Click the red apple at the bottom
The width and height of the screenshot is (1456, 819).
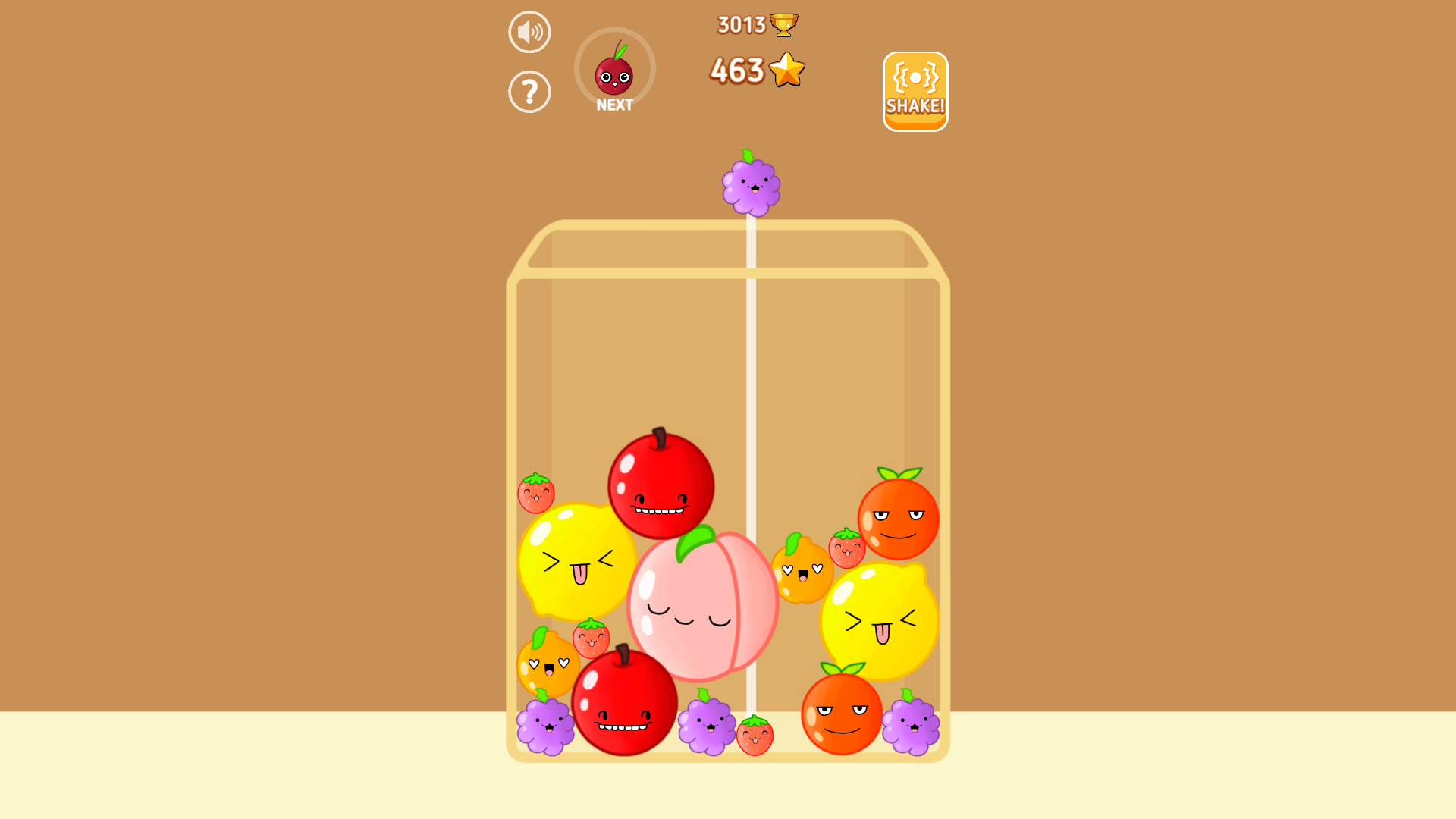tap(623, 701)
